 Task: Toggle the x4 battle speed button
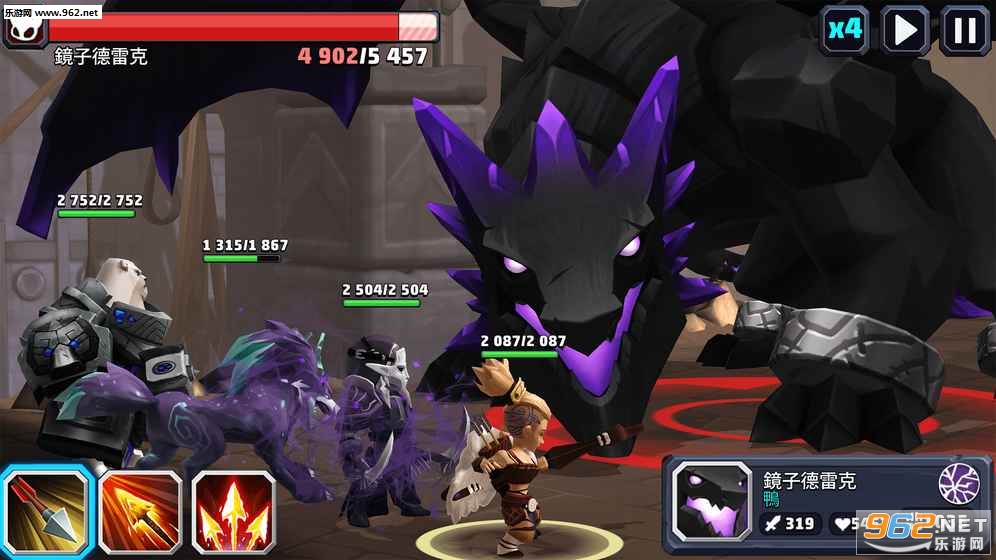tap(844, 29)
